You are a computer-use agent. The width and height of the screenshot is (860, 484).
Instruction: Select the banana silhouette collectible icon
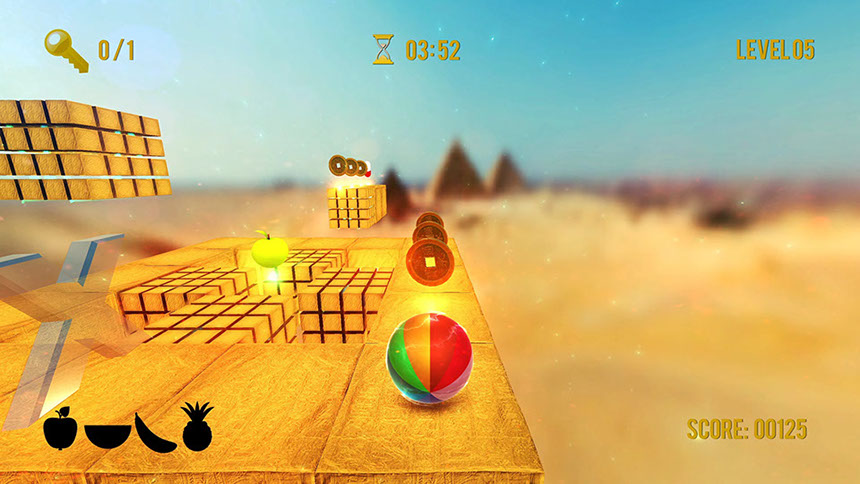point(154,431)
